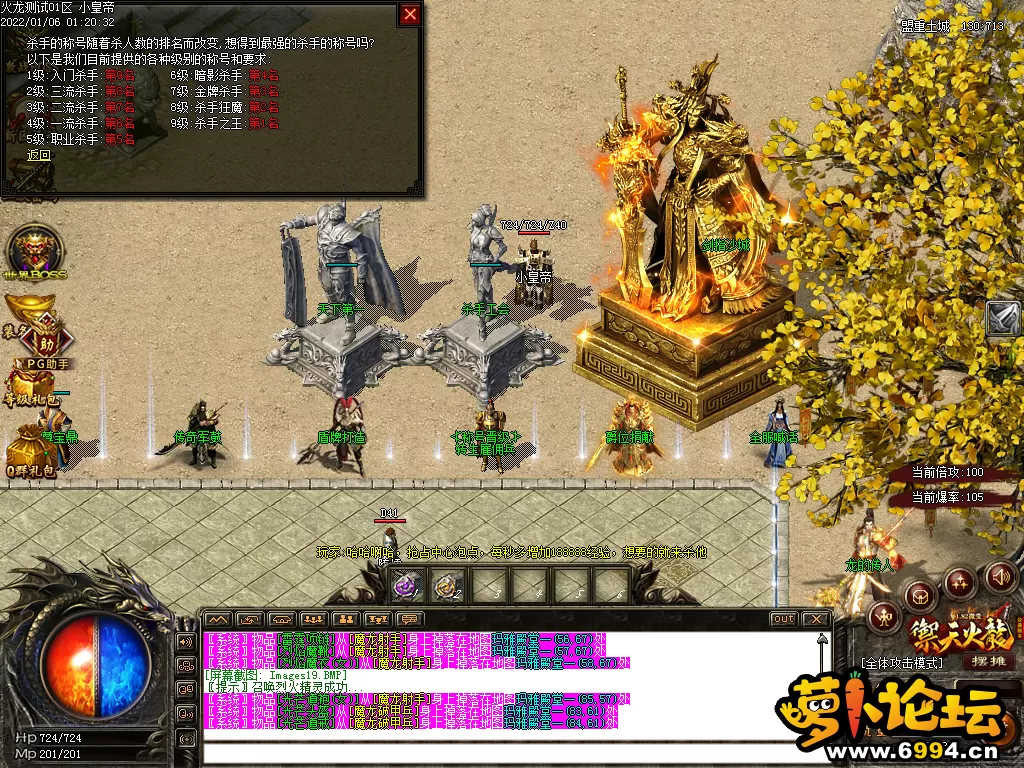Image resolution: width=1024 pixels, height=768 pixels.
Task: Click the 返回 link in the dialog
Action: [x=39, y=155]
